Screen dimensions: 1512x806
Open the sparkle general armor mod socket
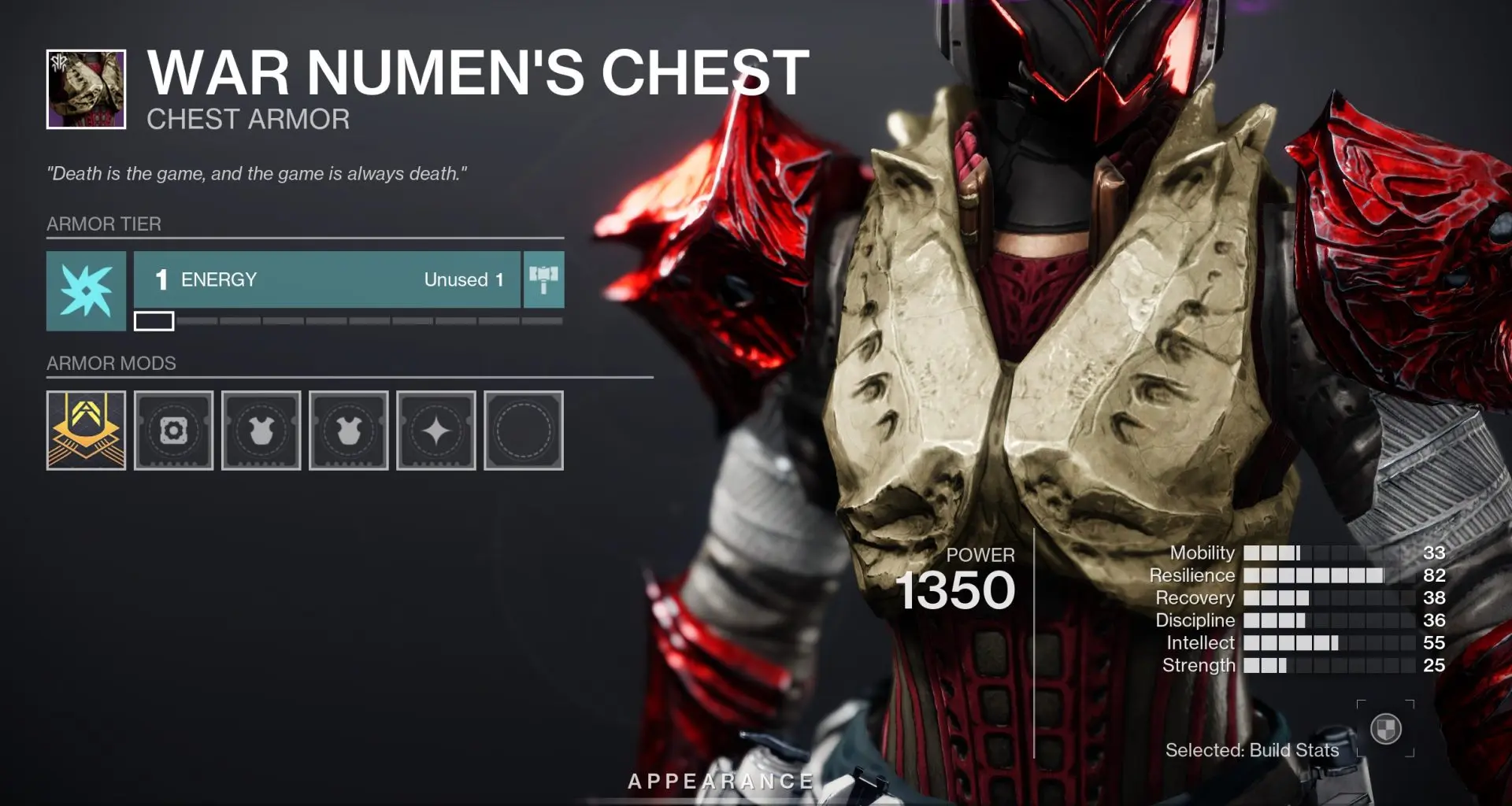coord(437,431)
